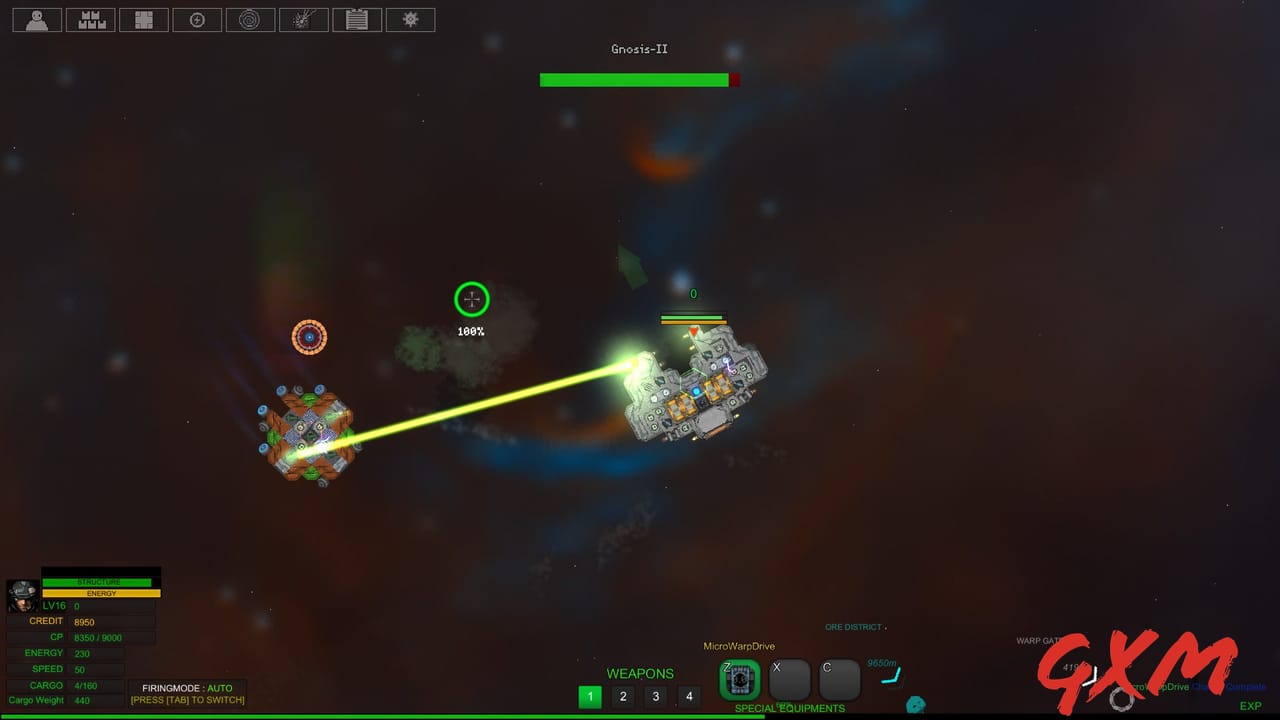Select weapon slot 1
Screen dimensions: 1280x720
[590, 696]
